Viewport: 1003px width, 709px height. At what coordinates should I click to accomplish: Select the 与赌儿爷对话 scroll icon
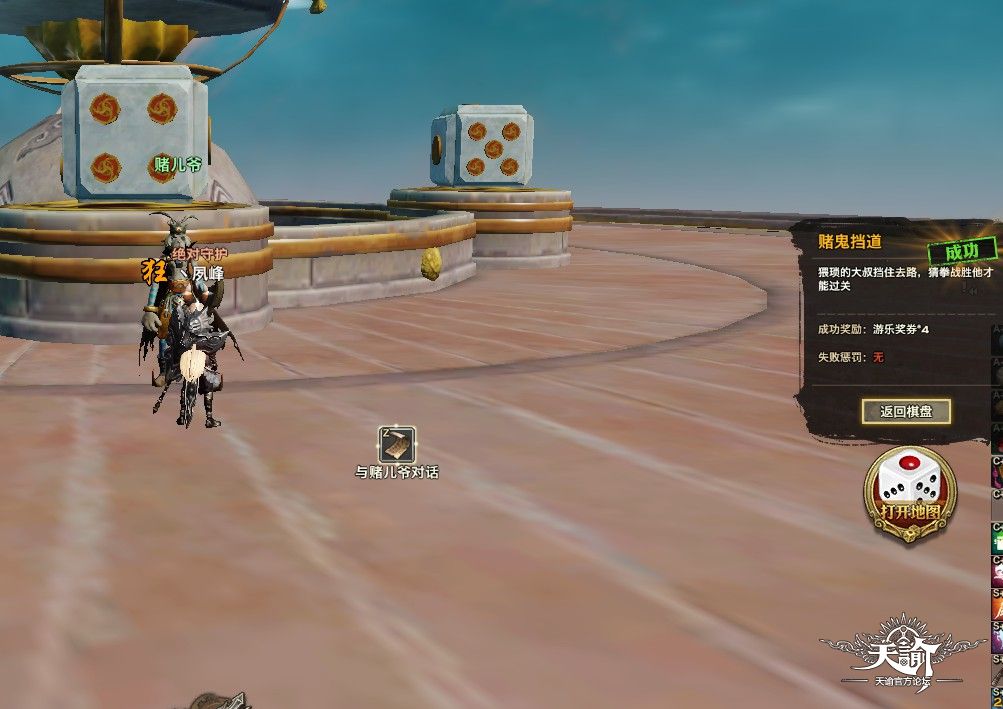[397, 444]
